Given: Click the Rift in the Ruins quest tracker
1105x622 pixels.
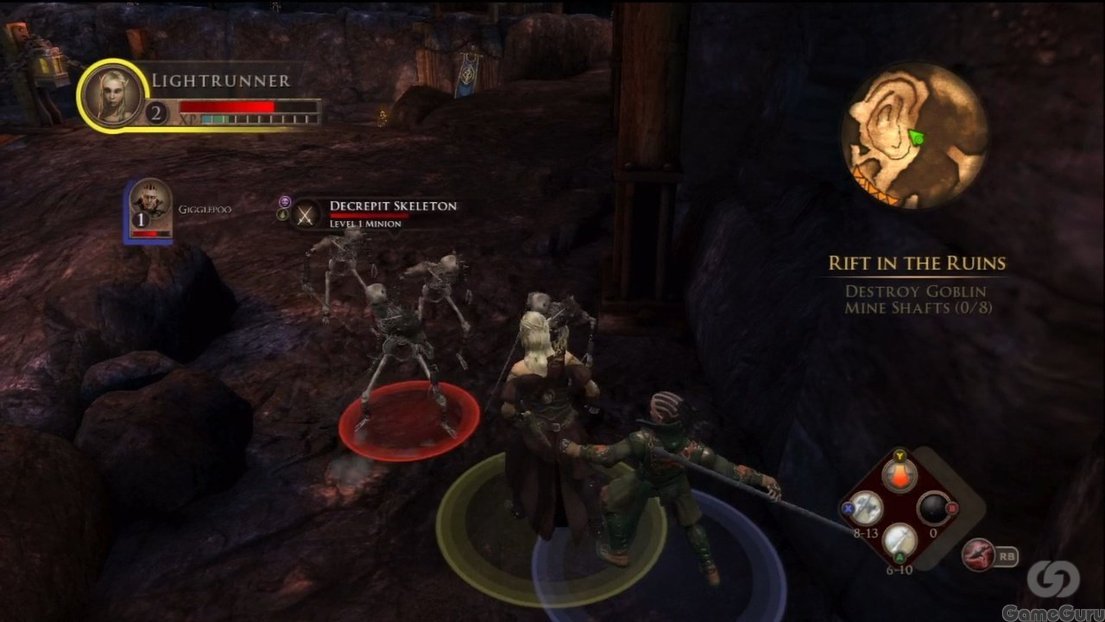Looking at the screenshot, I should coord(916,264).
